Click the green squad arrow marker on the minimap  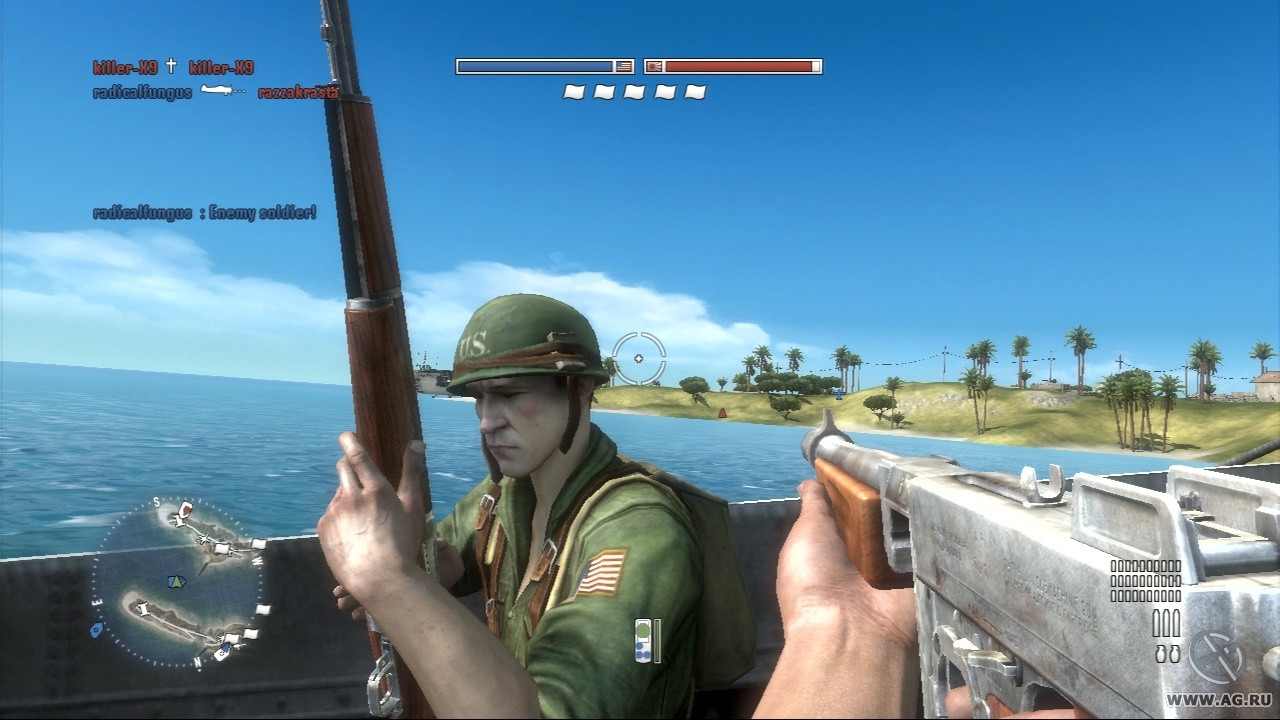point(176,583)
